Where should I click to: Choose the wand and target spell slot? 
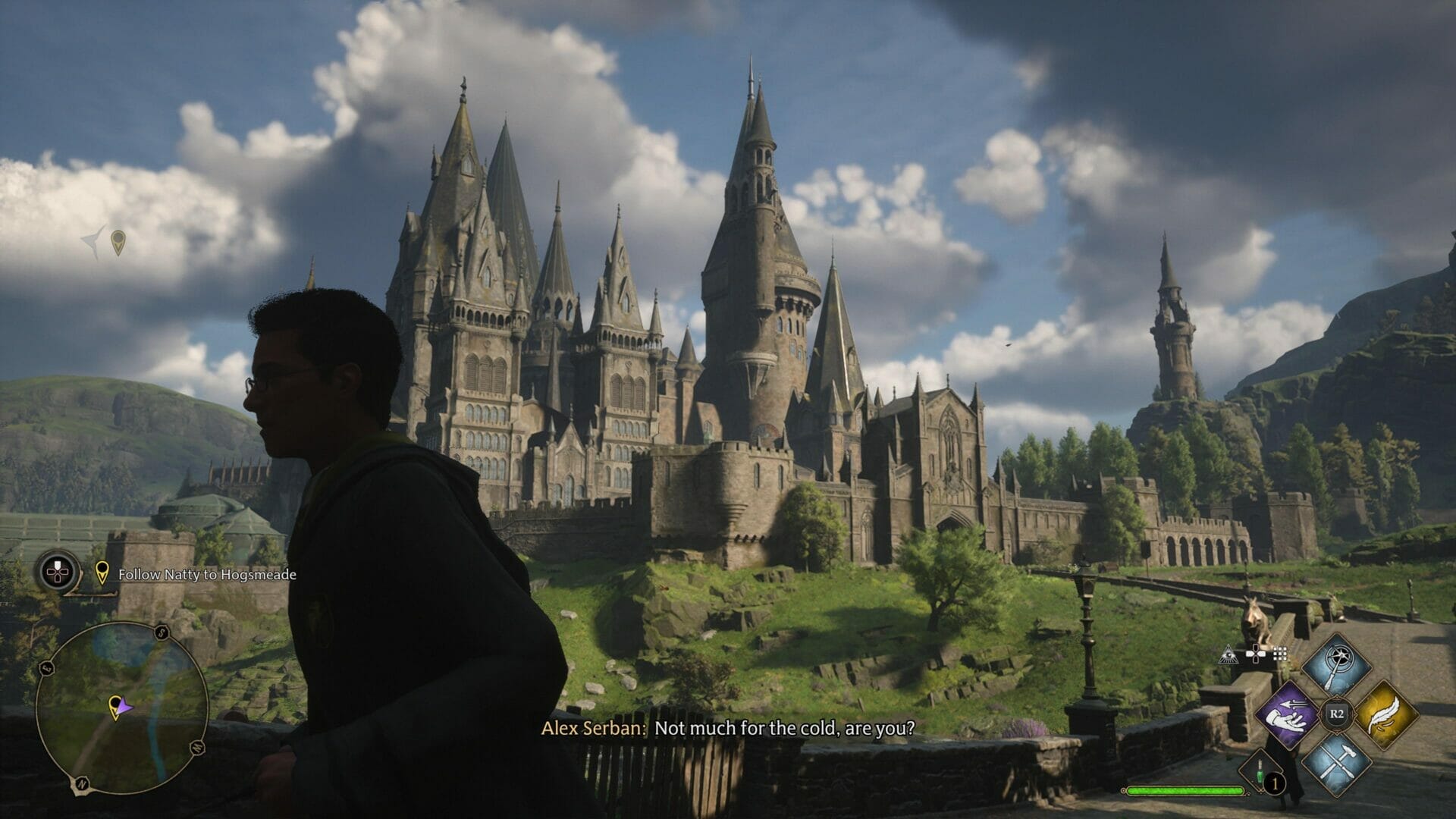(1336, 667)
